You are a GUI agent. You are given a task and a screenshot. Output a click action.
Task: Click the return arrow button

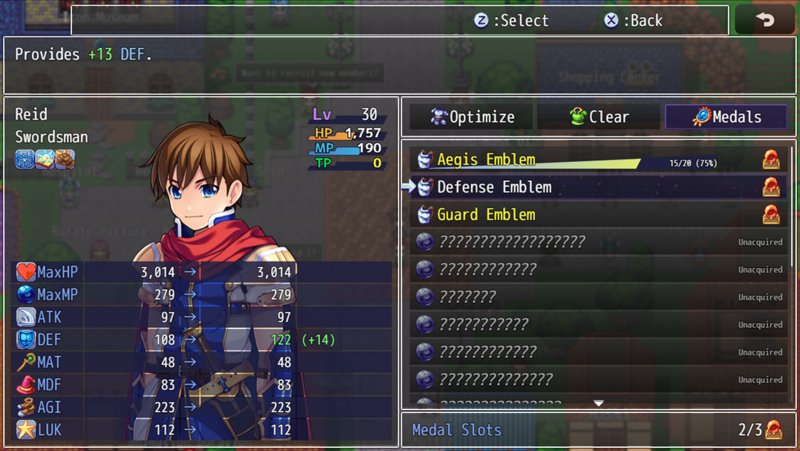click(765, 20)
